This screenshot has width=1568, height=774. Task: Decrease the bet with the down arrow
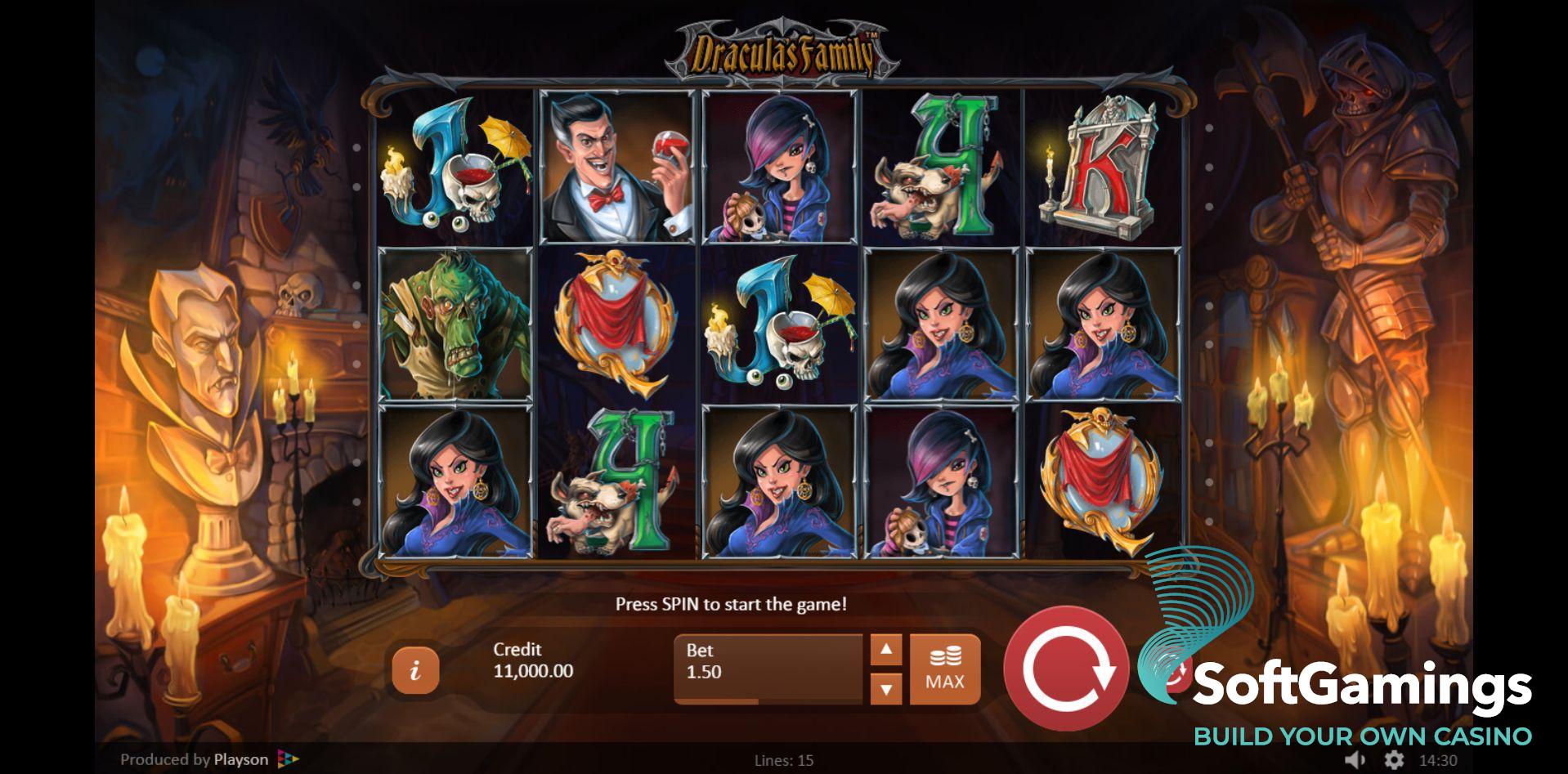point(886,688)
